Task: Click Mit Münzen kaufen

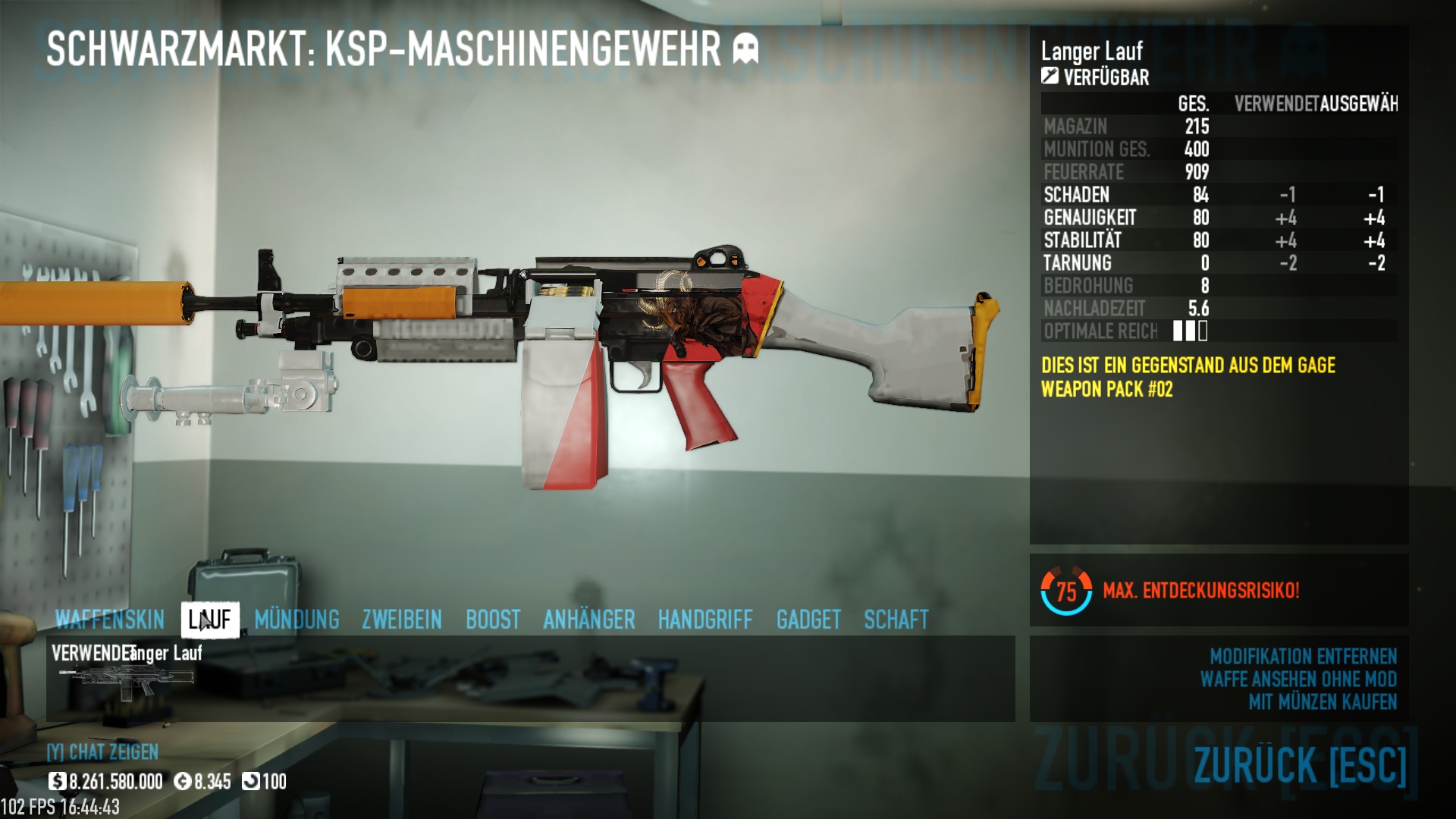Action: click(1323, 701)
